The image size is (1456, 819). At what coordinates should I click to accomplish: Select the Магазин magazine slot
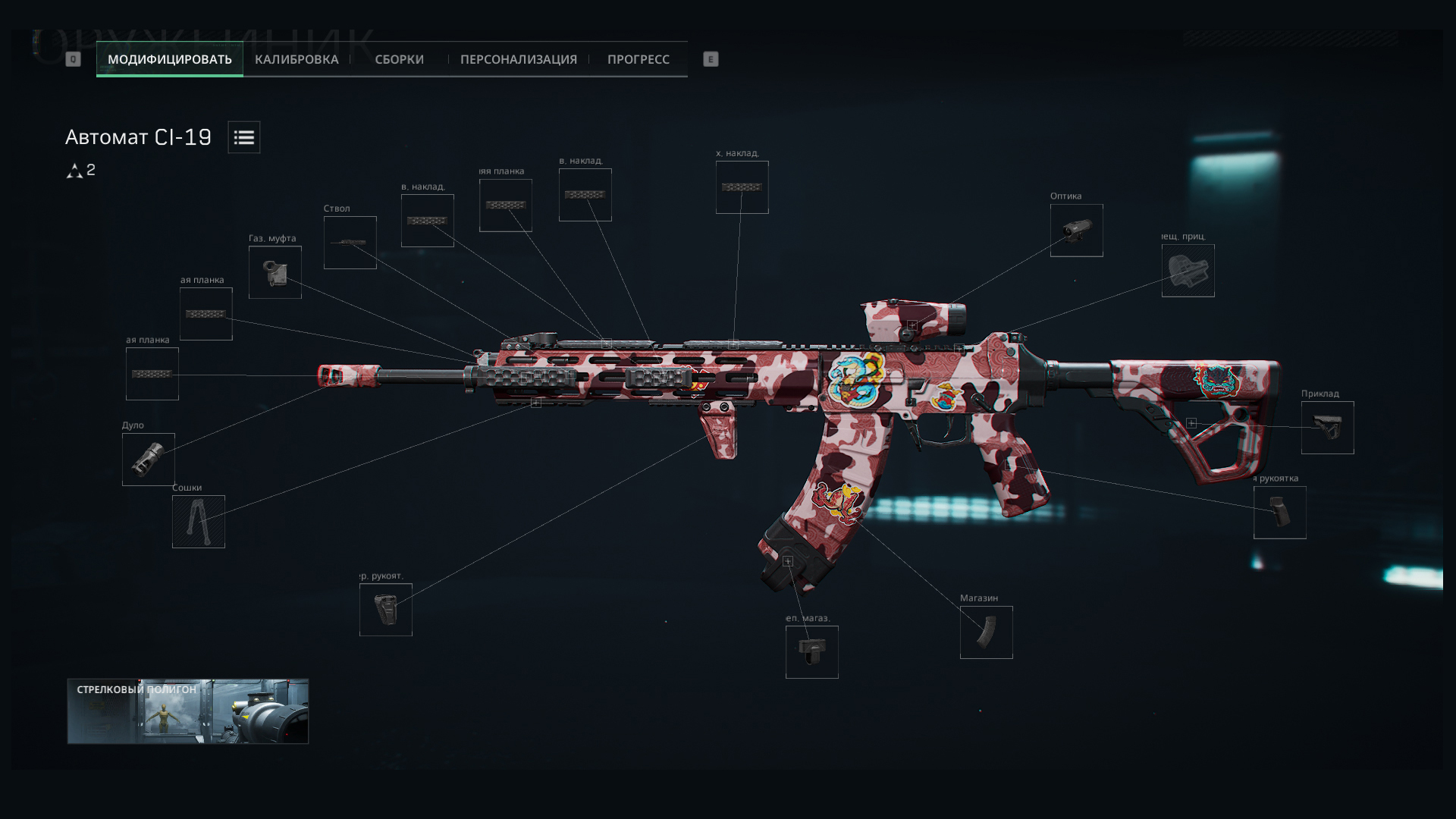[987, 632]
